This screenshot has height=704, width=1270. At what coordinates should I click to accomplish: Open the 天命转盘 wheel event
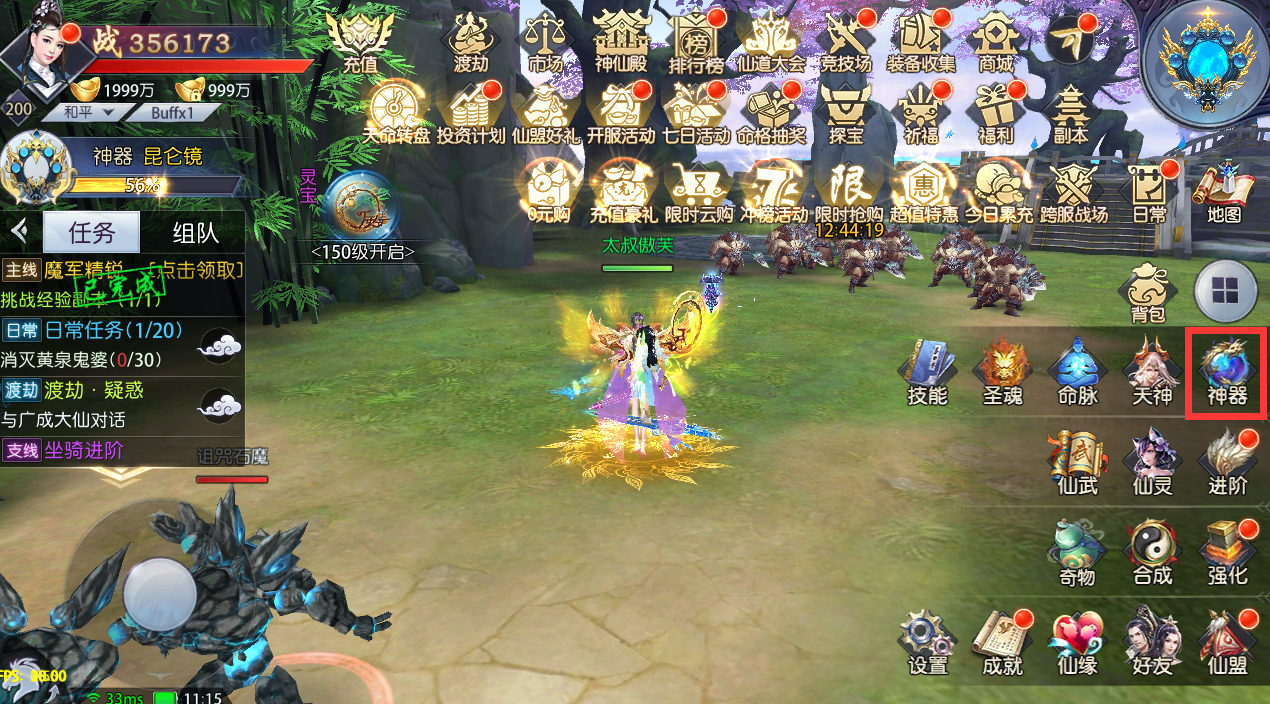[x=394, y=112]
